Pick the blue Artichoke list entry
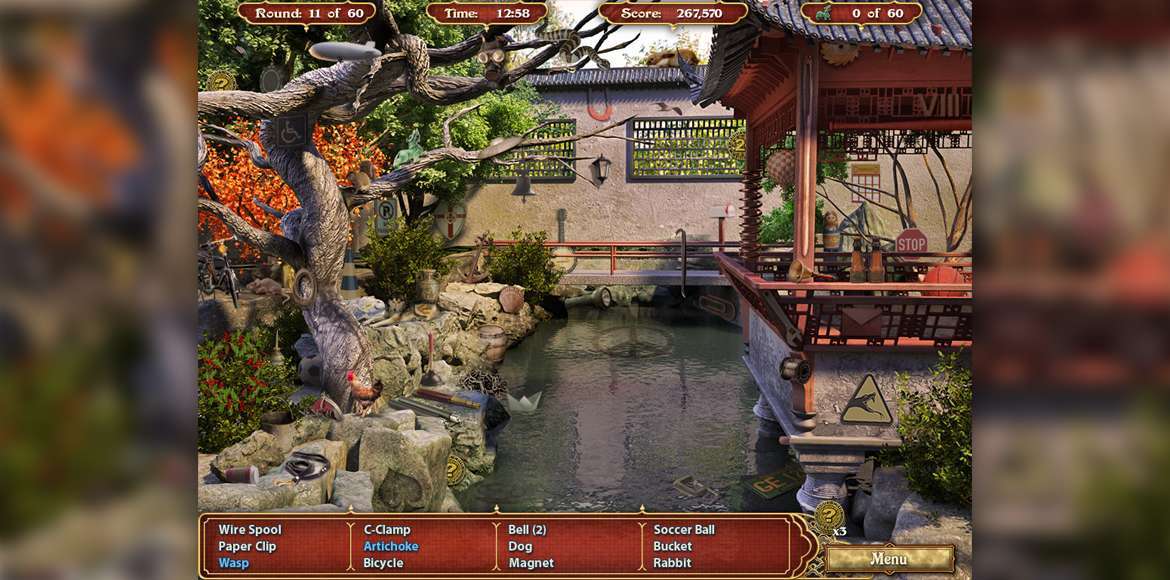Screen dimensions: 1170x580 [x=391, y=547]
